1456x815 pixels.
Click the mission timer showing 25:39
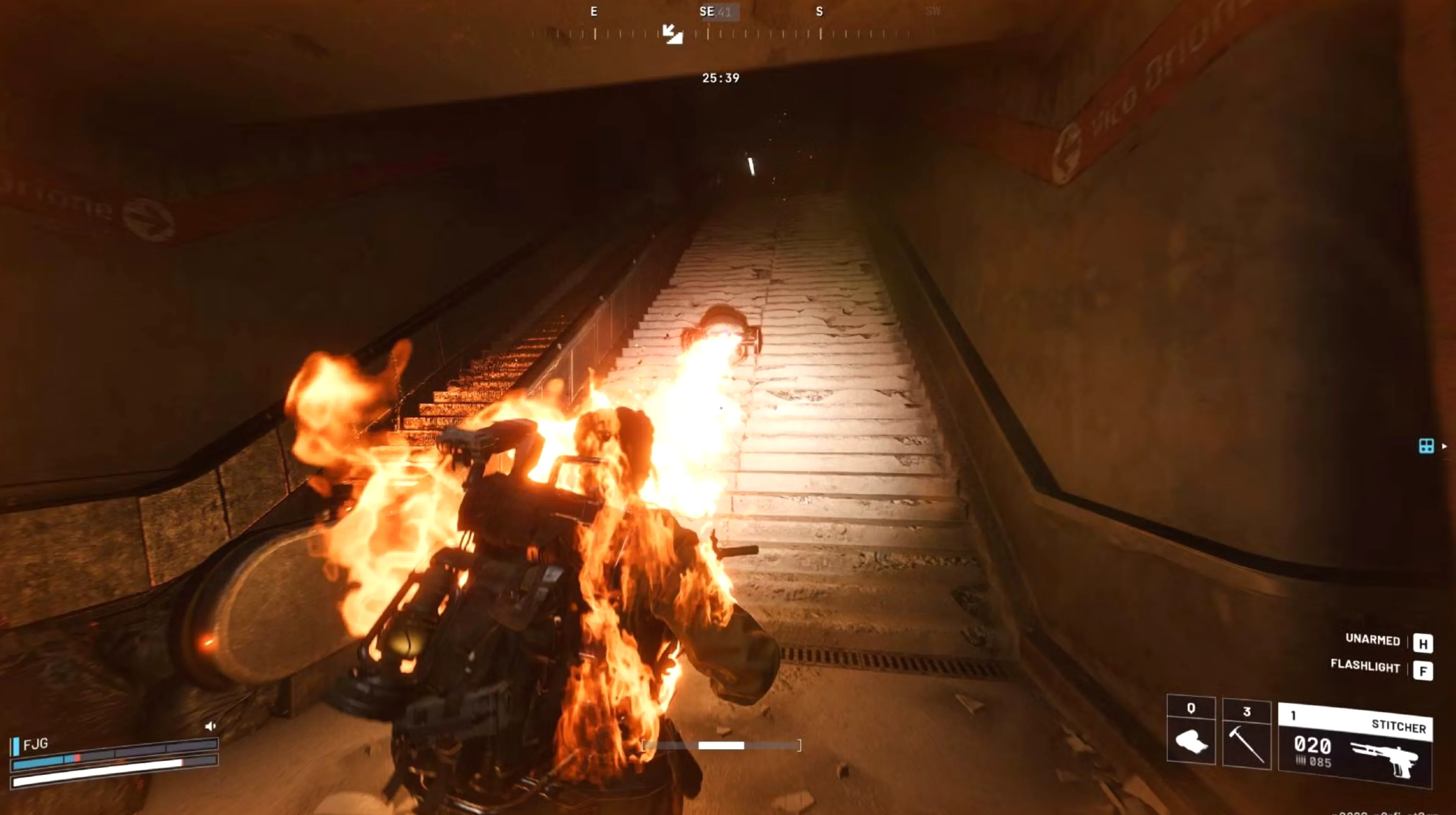tap(721, 77)
